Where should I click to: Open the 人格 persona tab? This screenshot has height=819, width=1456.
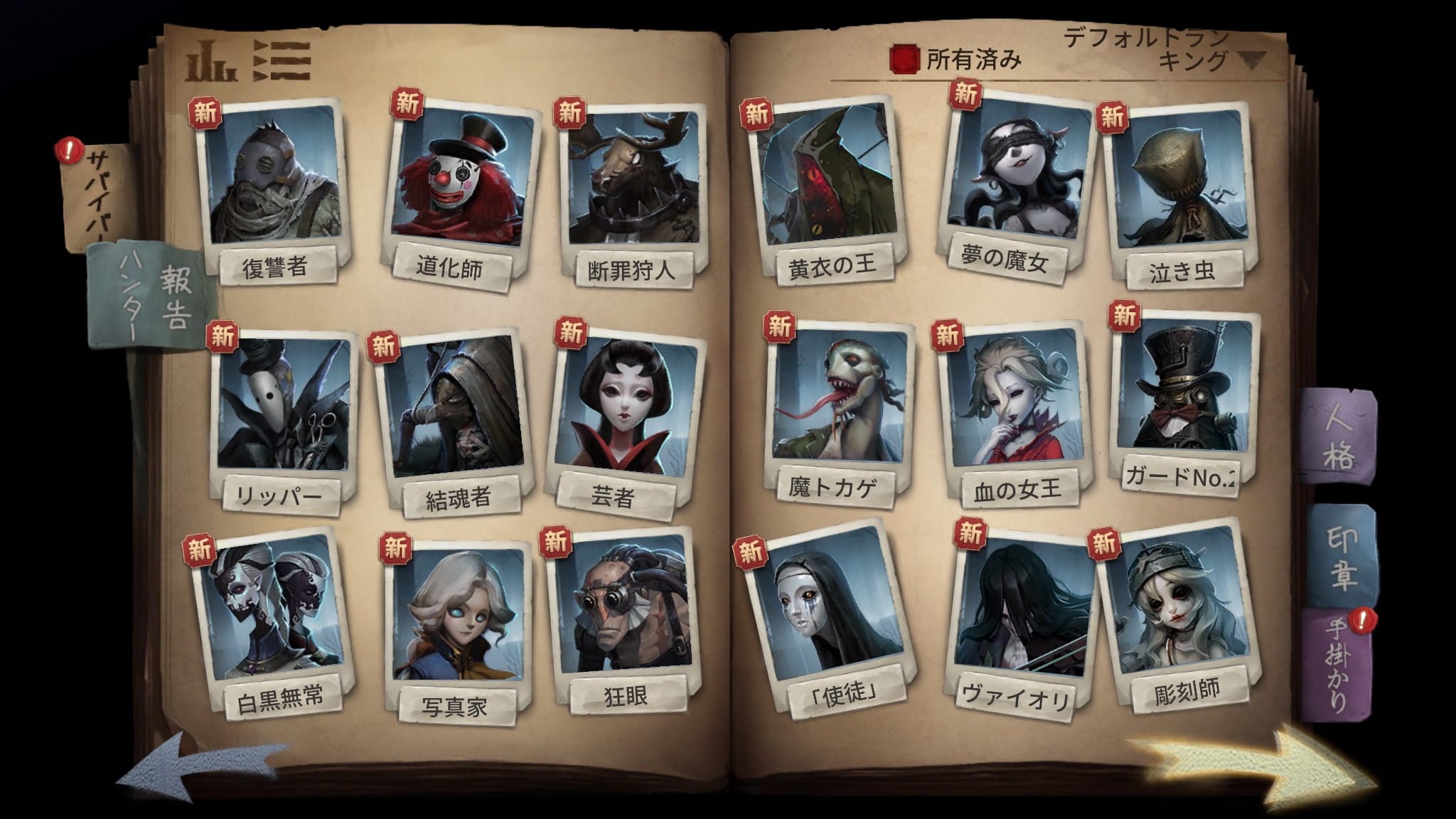pyautogui.click(x=1337, y=437)
